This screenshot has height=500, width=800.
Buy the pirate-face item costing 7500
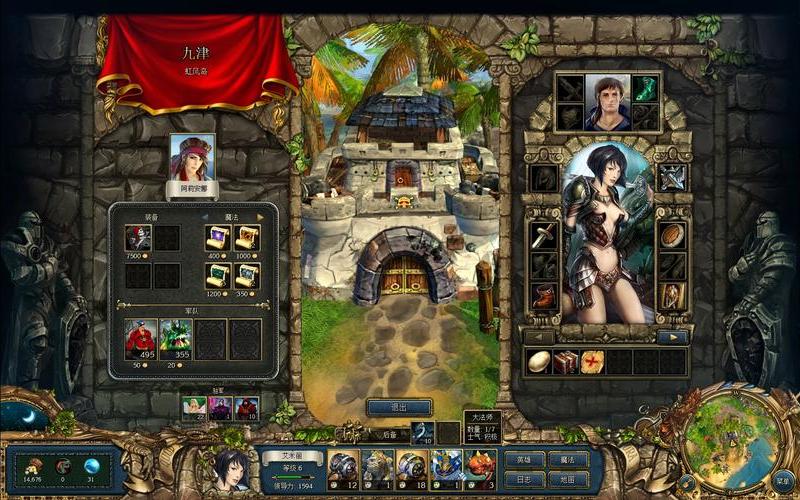click(139, 238)
